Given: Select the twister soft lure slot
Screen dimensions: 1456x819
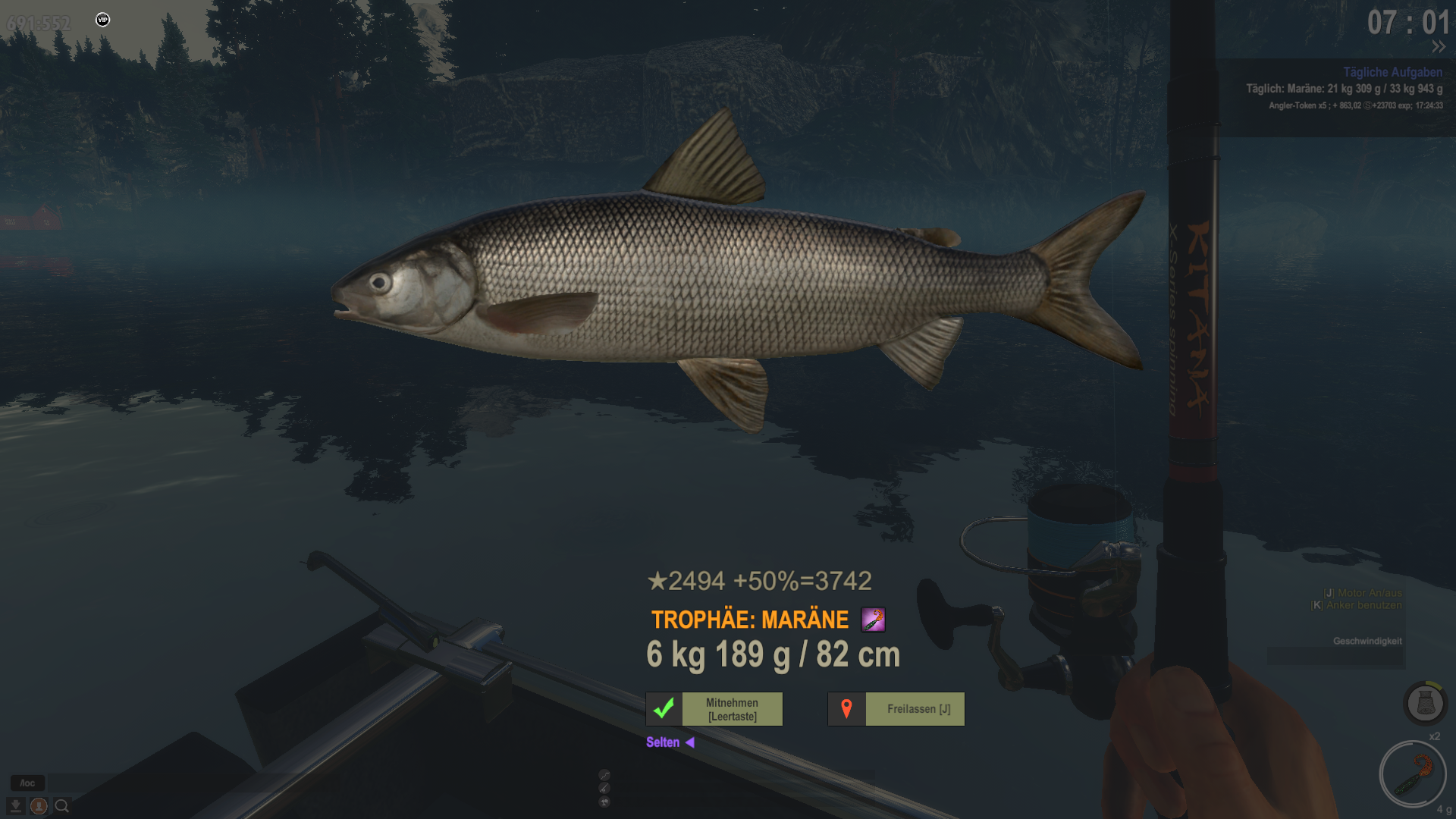Looking at the screenshot, I should 1412,774.
